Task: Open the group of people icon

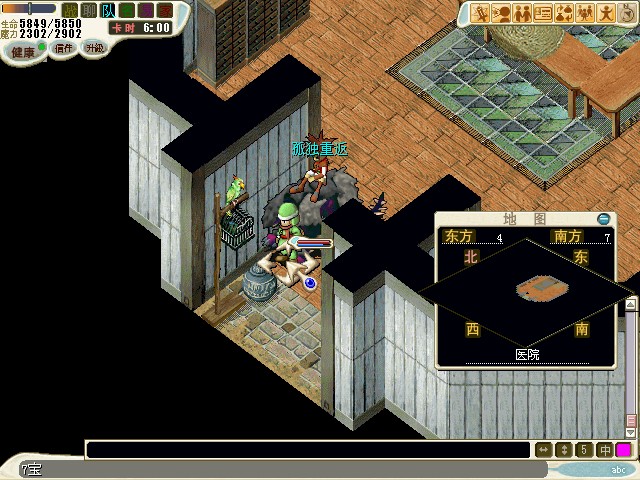Action: [x=586, y=13]
